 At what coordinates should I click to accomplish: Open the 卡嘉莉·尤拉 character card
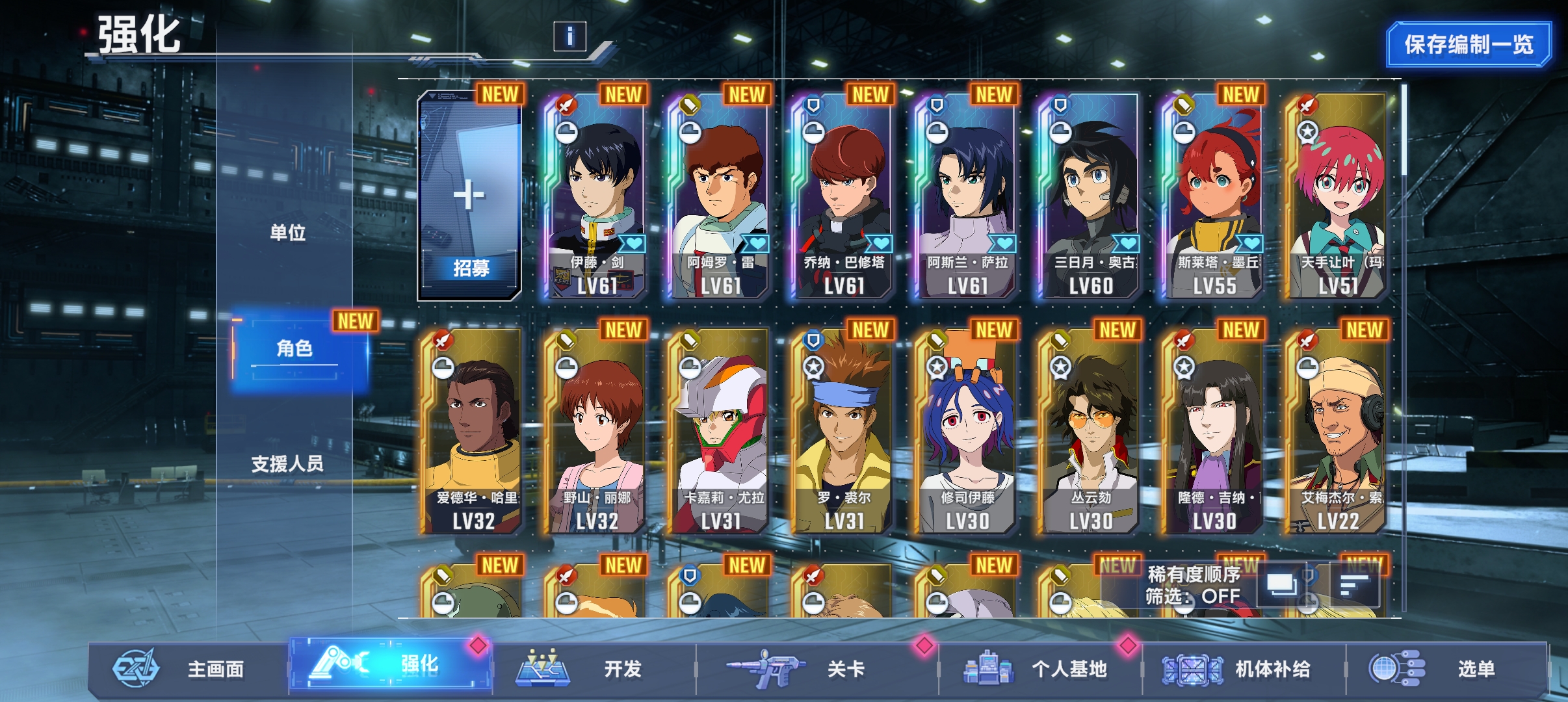719,432
